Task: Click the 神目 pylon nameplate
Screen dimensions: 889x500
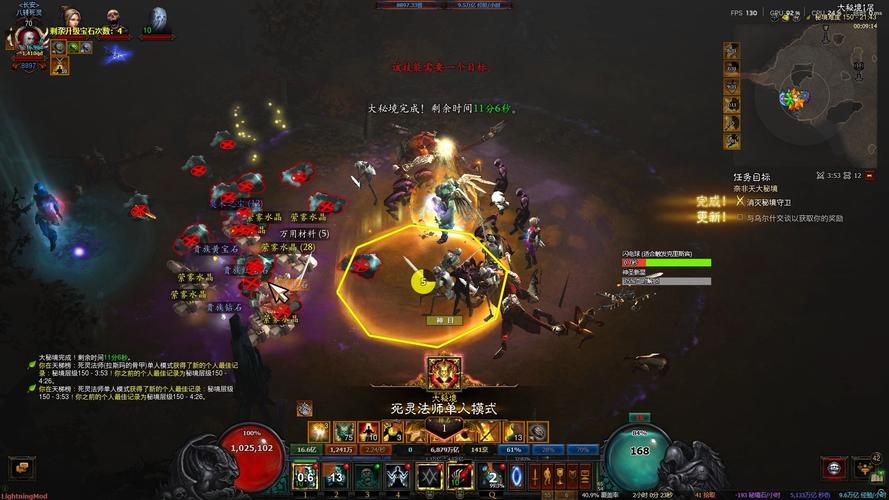Action: point(443,320)
